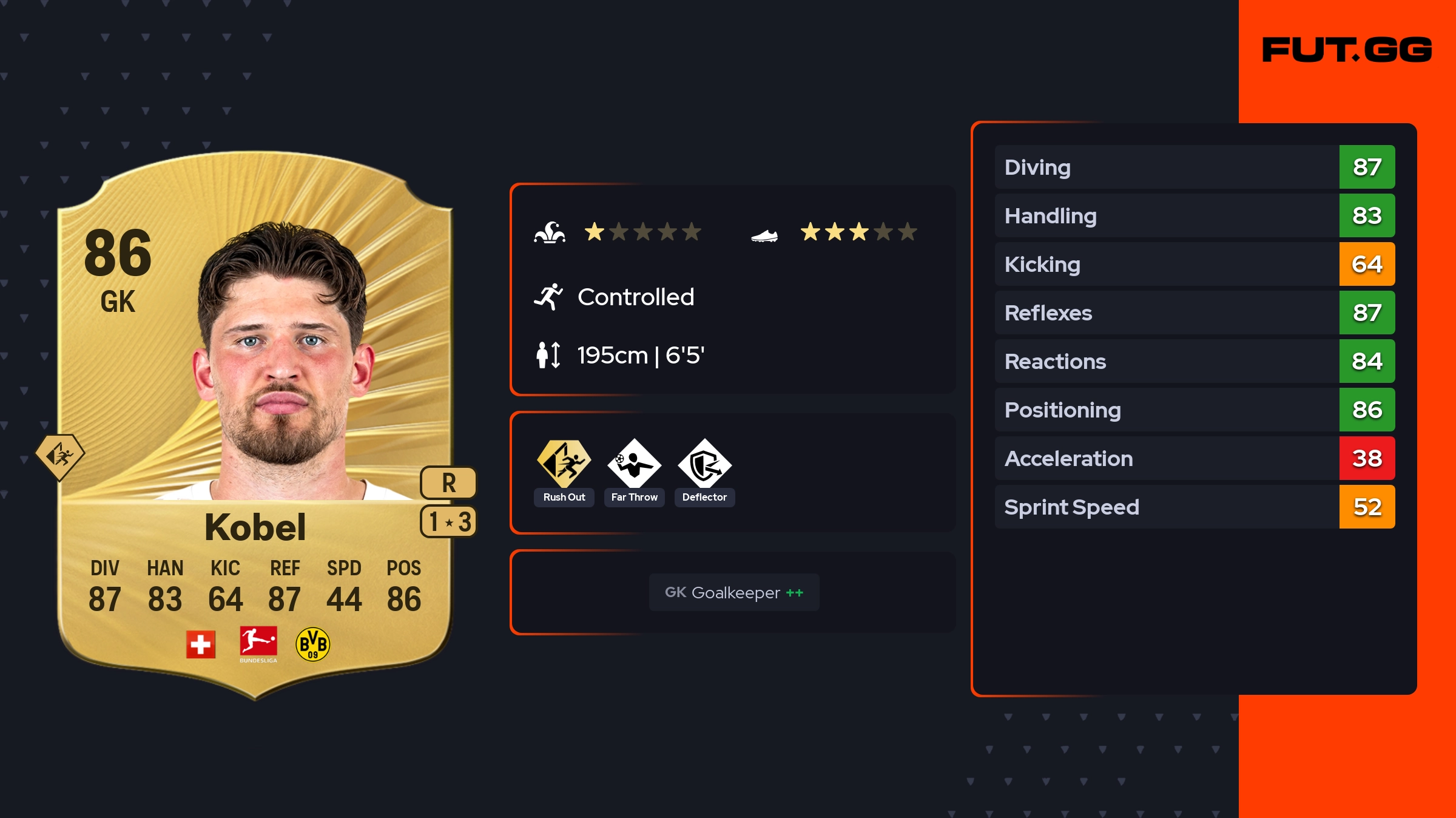Select the skill moves star rating

(642, 232)
